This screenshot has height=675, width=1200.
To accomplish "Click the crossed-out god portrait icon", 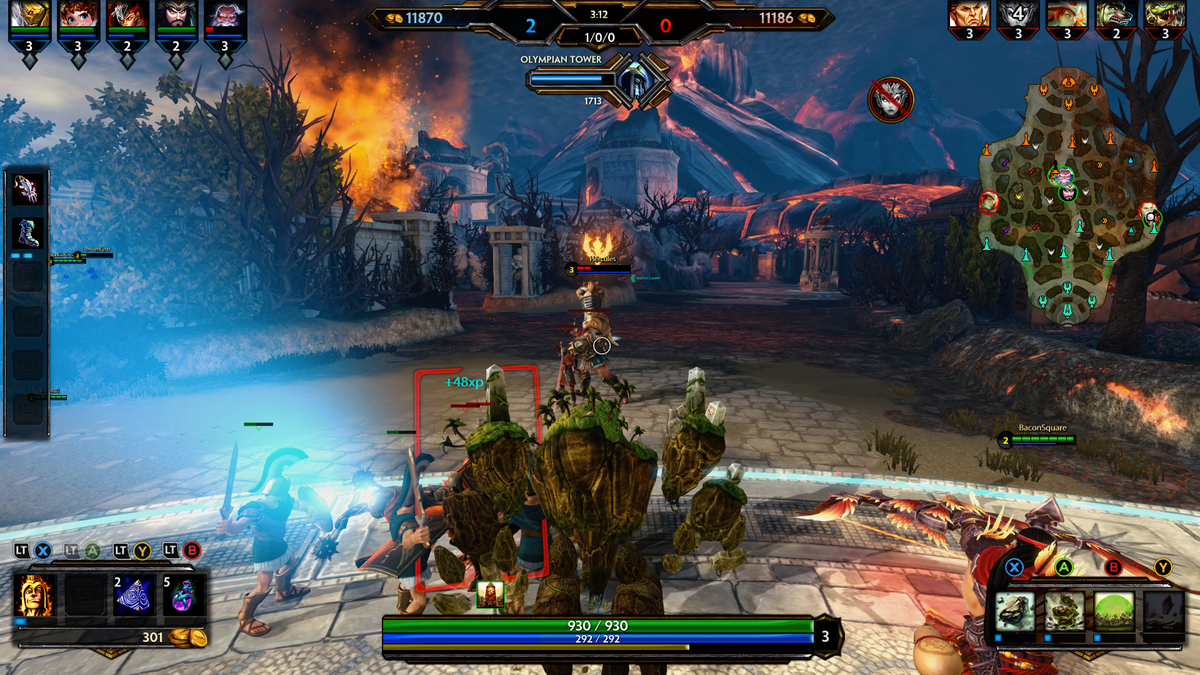I will (x=890, y=100).
